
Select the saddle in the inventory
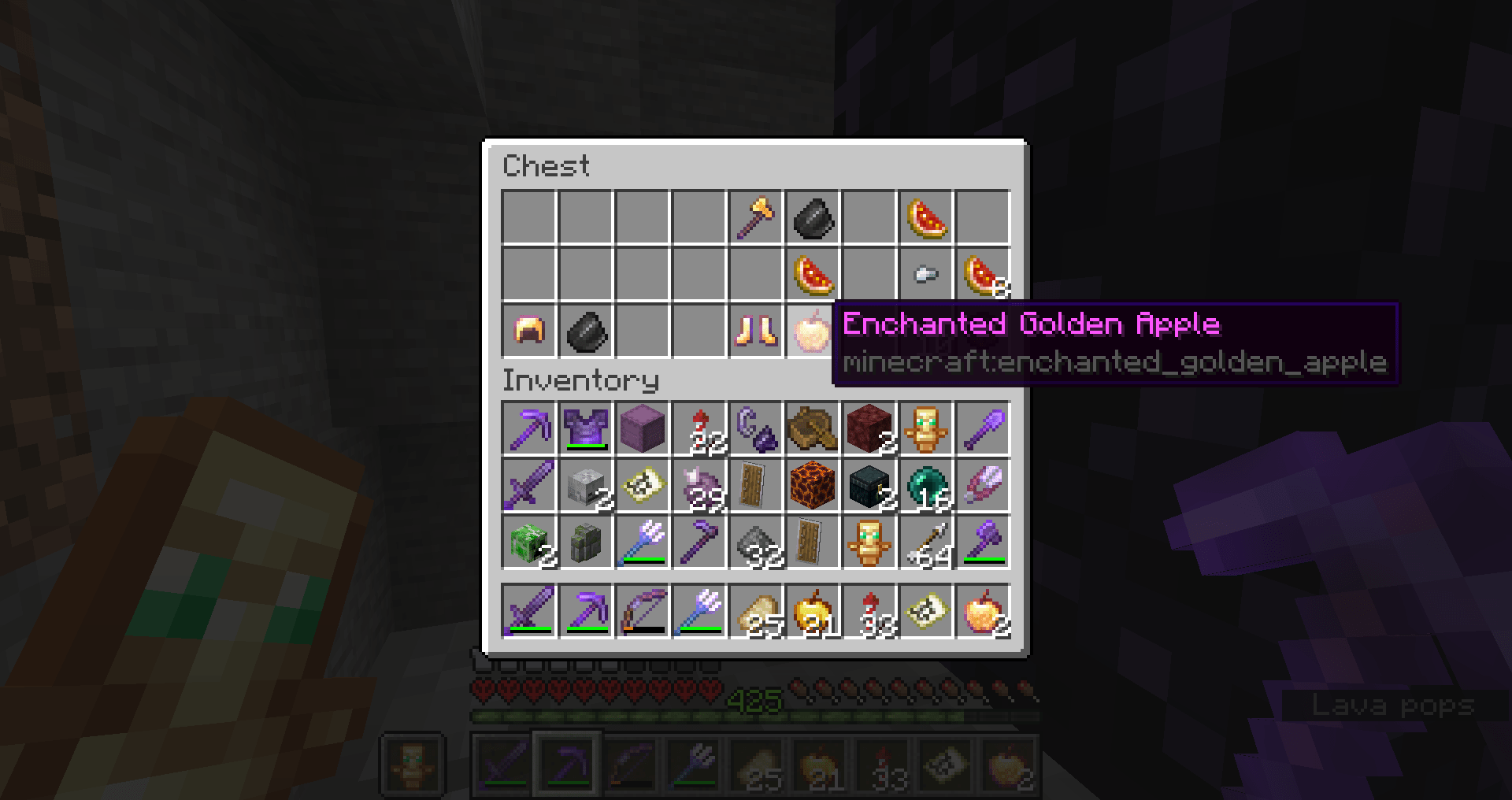pos(813,429)
